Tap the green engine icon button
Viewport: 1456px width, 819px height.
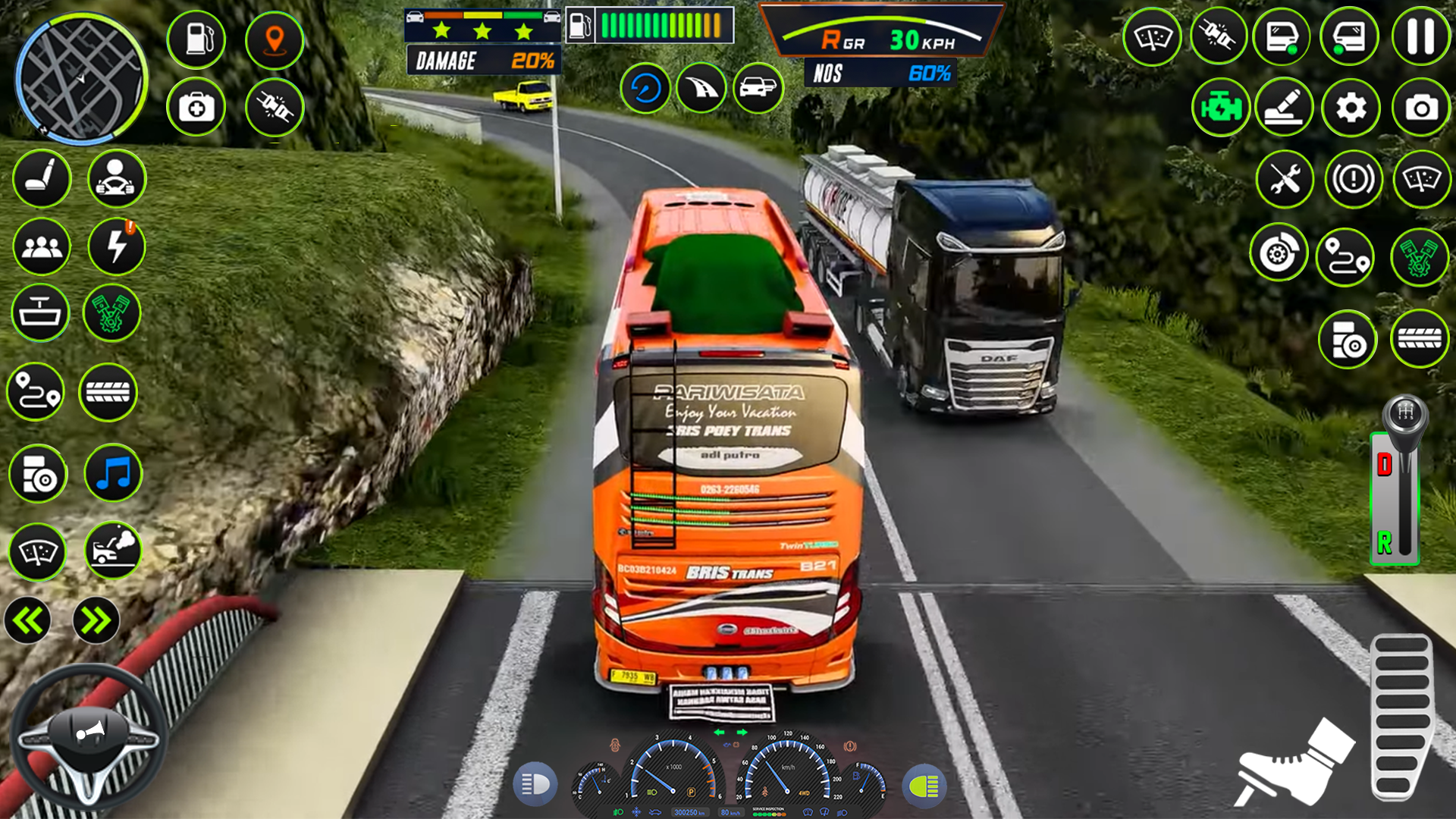click(x=1220, y=108)
